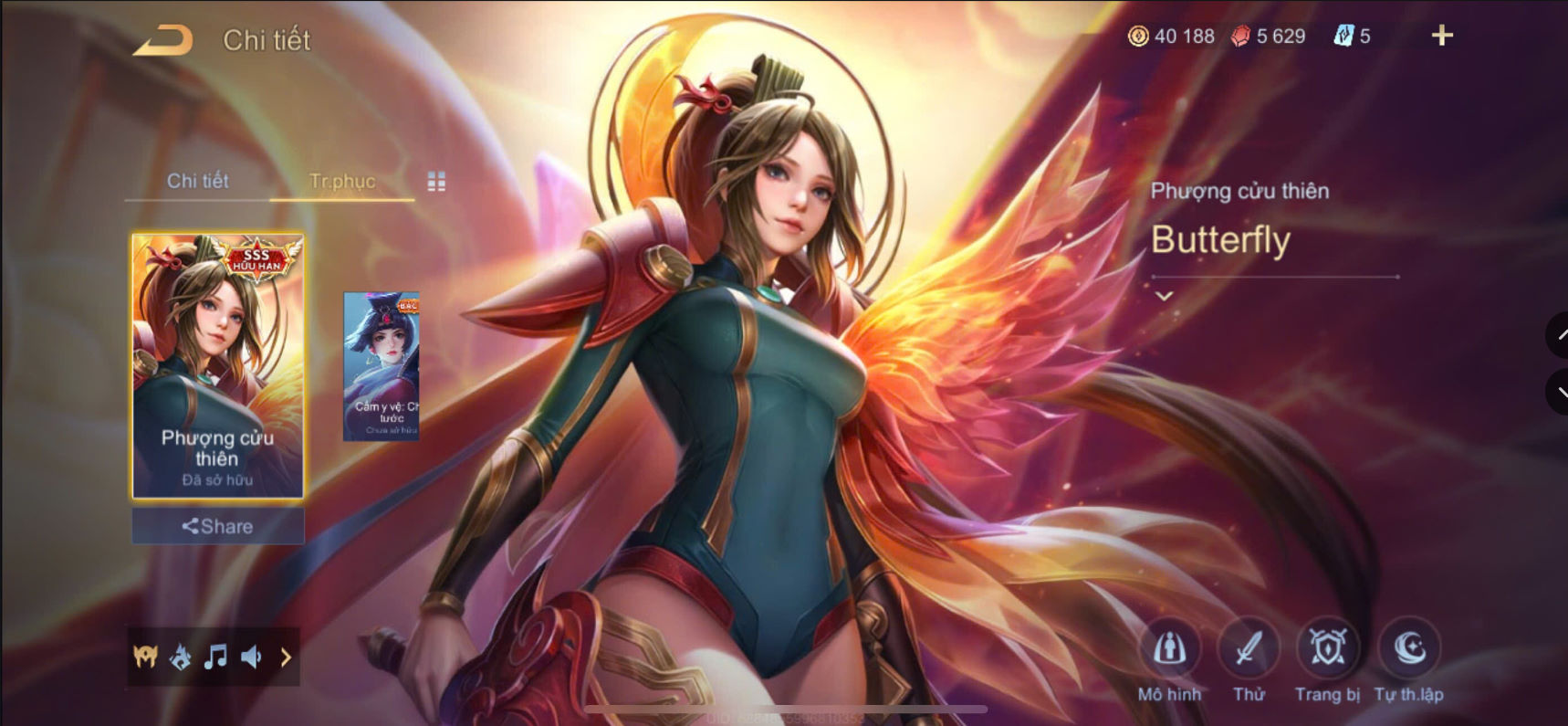The image size is (1568, 726).
Task: Tap the plus button to add currency
Action: pyautogui.click(x=1442, y=37)
